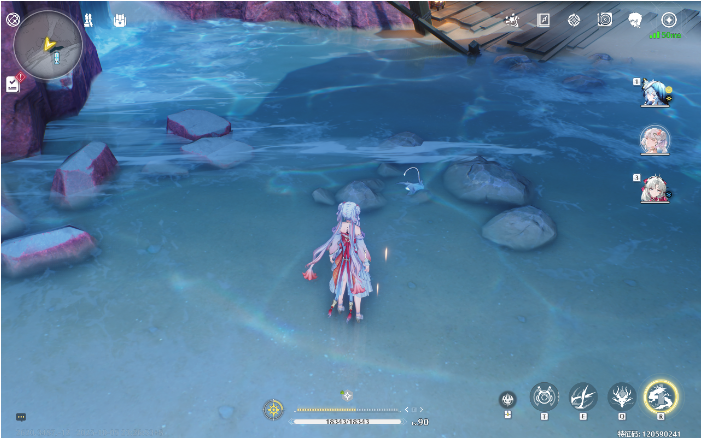Open the castle-shaped icon near the minimap

[119, 19]
